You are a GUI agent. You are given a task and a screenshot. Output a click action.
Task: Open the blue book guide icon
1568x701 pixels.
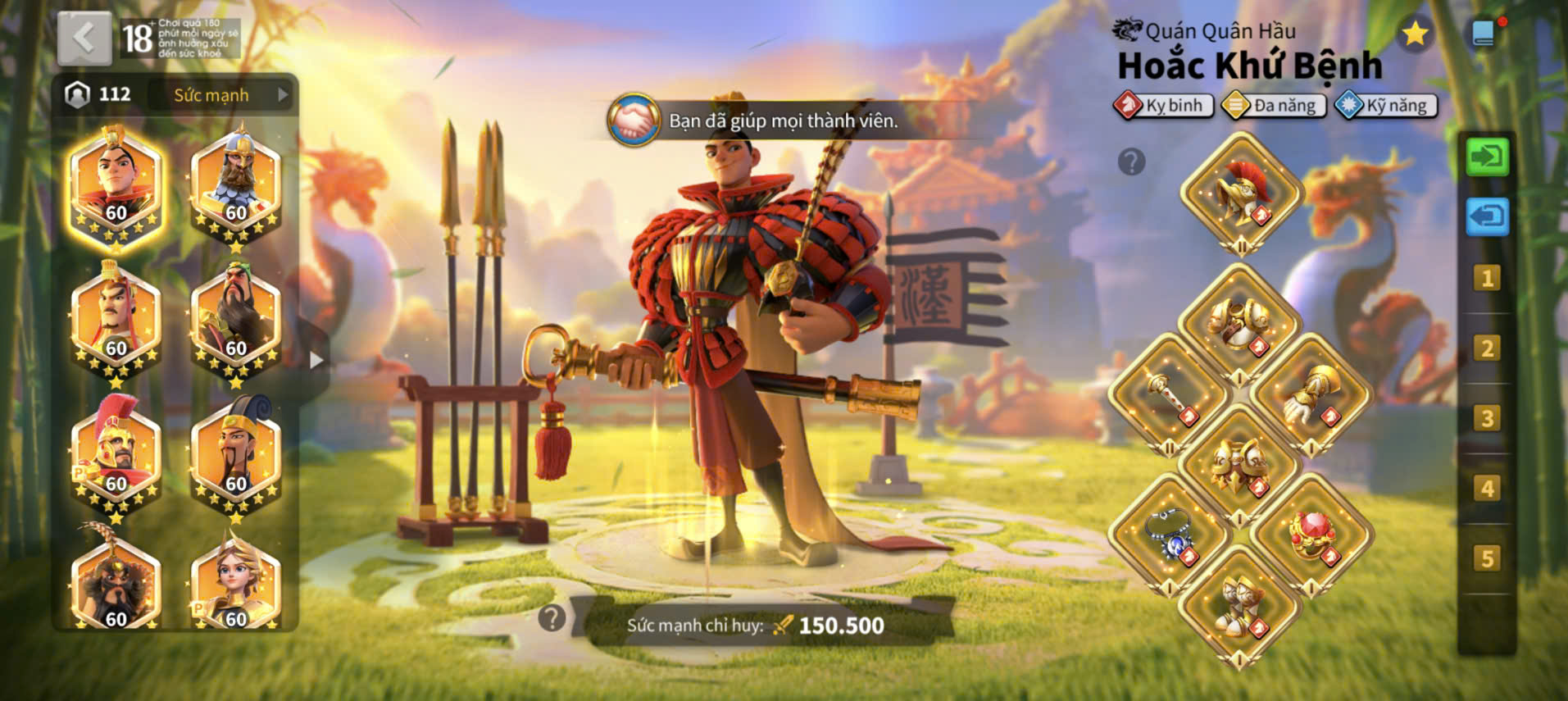pos(1483,34)
